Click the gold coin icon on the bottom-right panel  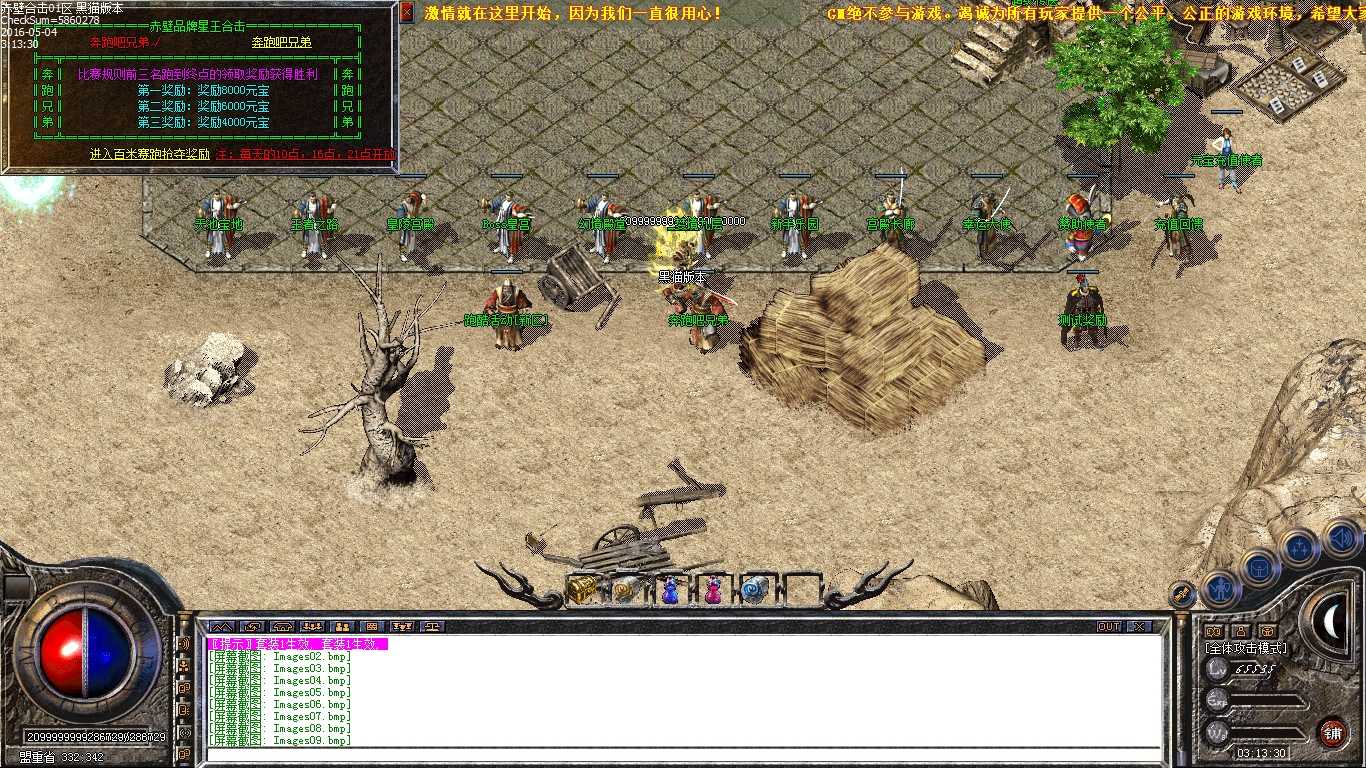pyautogui.click(x=1214, y=631)
